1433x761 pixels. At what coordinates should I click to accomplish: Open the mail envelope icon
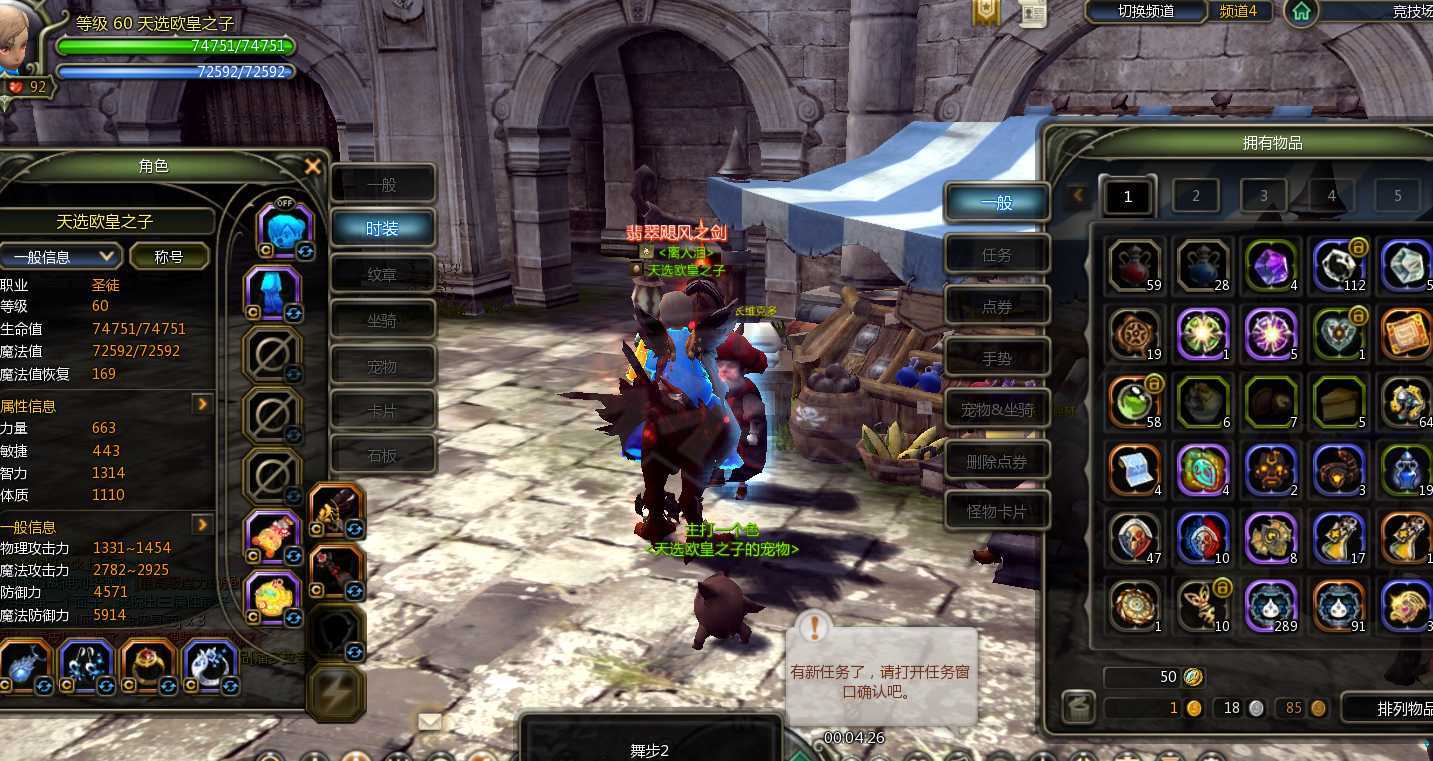coord(430,721)
